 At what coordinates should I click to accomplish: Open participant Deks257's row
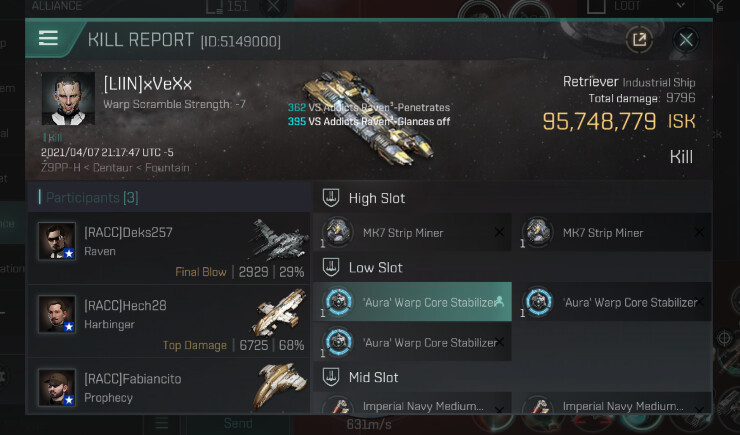[168, 246]
